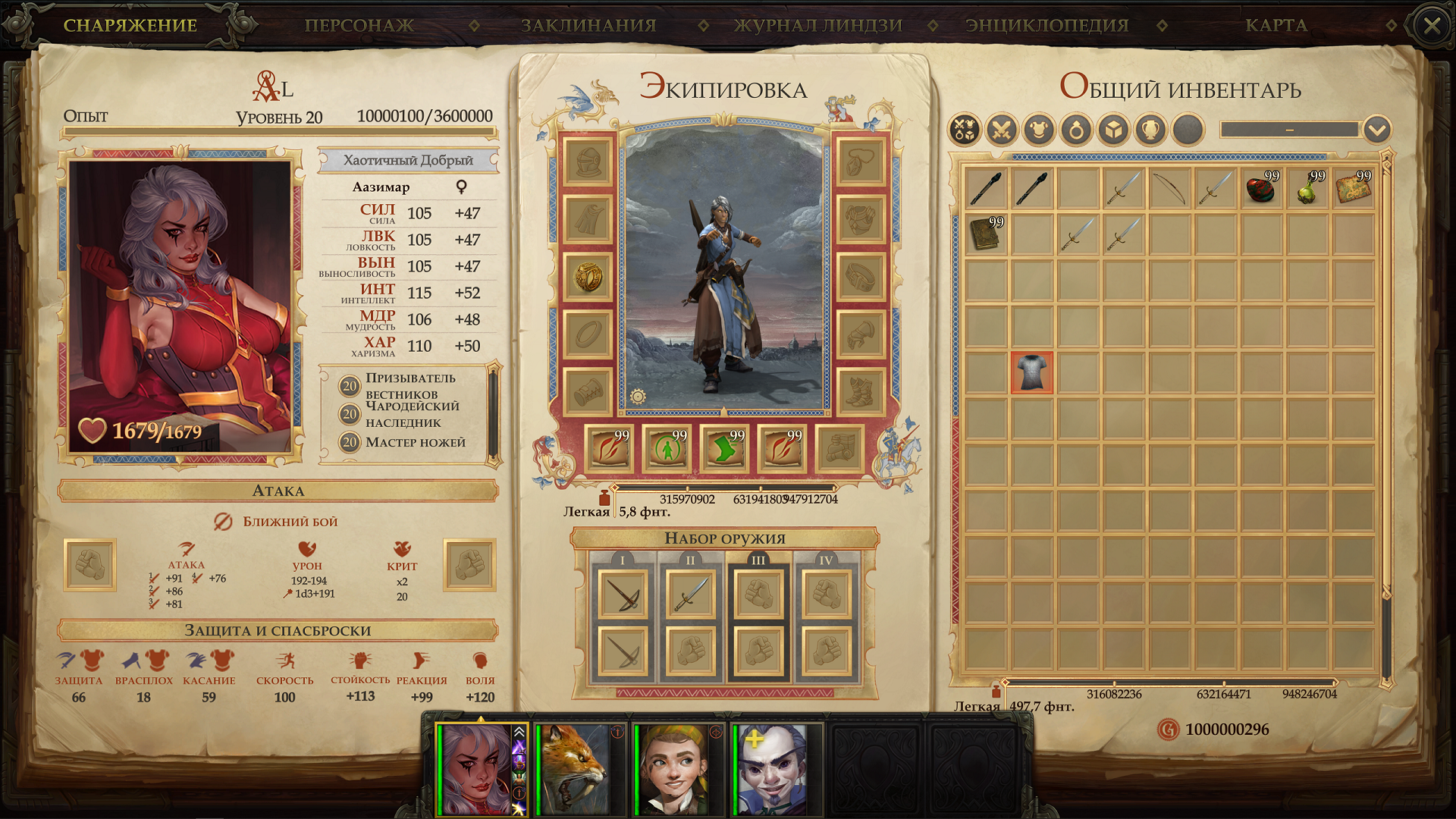
Task: Open the ЗАКЛИНАНИЯ tab
Action: 587,24
